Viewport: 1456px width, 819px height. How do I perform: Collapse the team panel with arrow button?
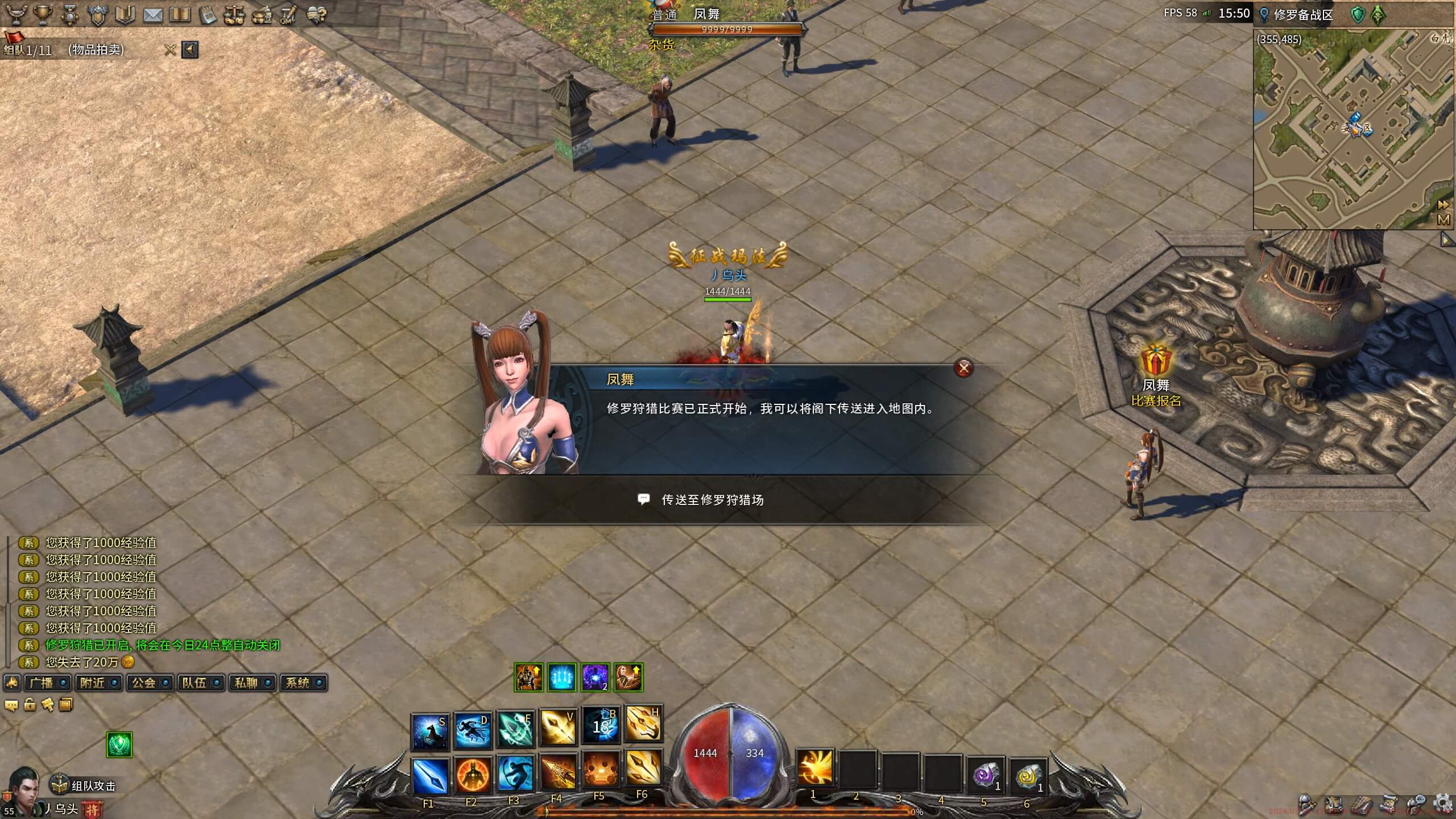tap(190, 50)
